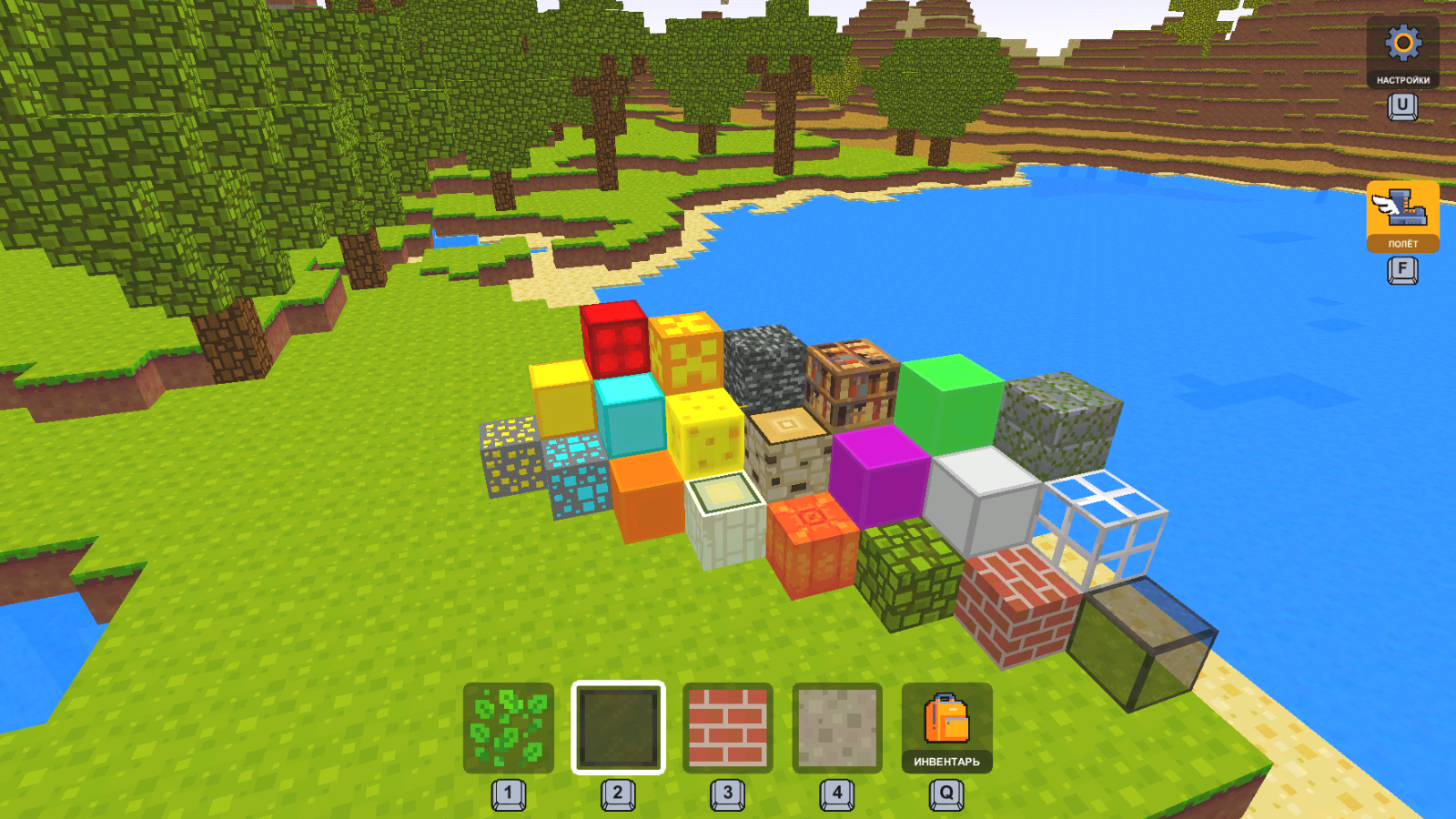Toggle flight mode via the ПОЛЁТ button
This screenshot has width=1456, height=819.
tap(1402, 218)
